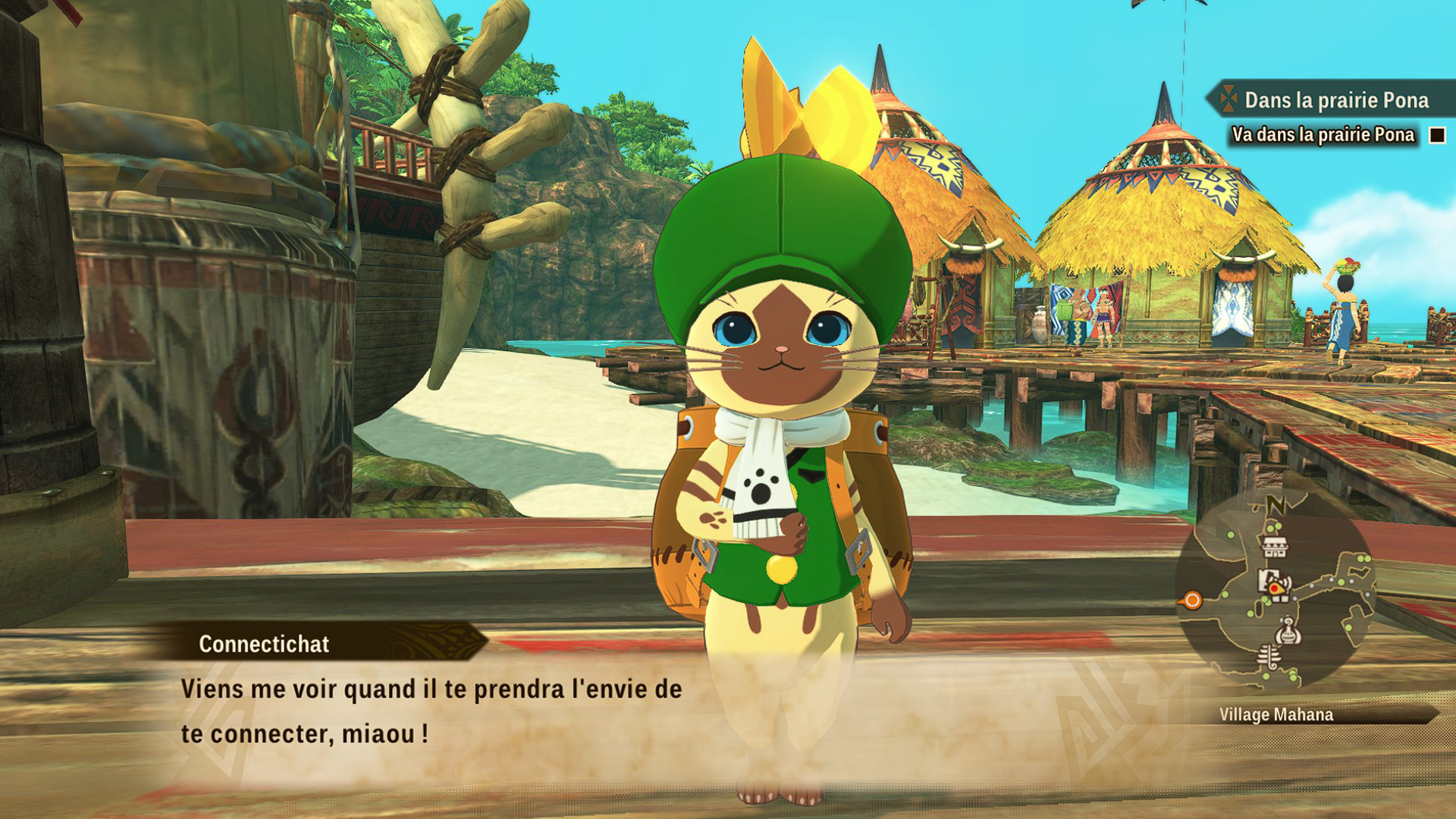Open the "Dans la prairie Pona" quest tracker

pos(1335,100)
